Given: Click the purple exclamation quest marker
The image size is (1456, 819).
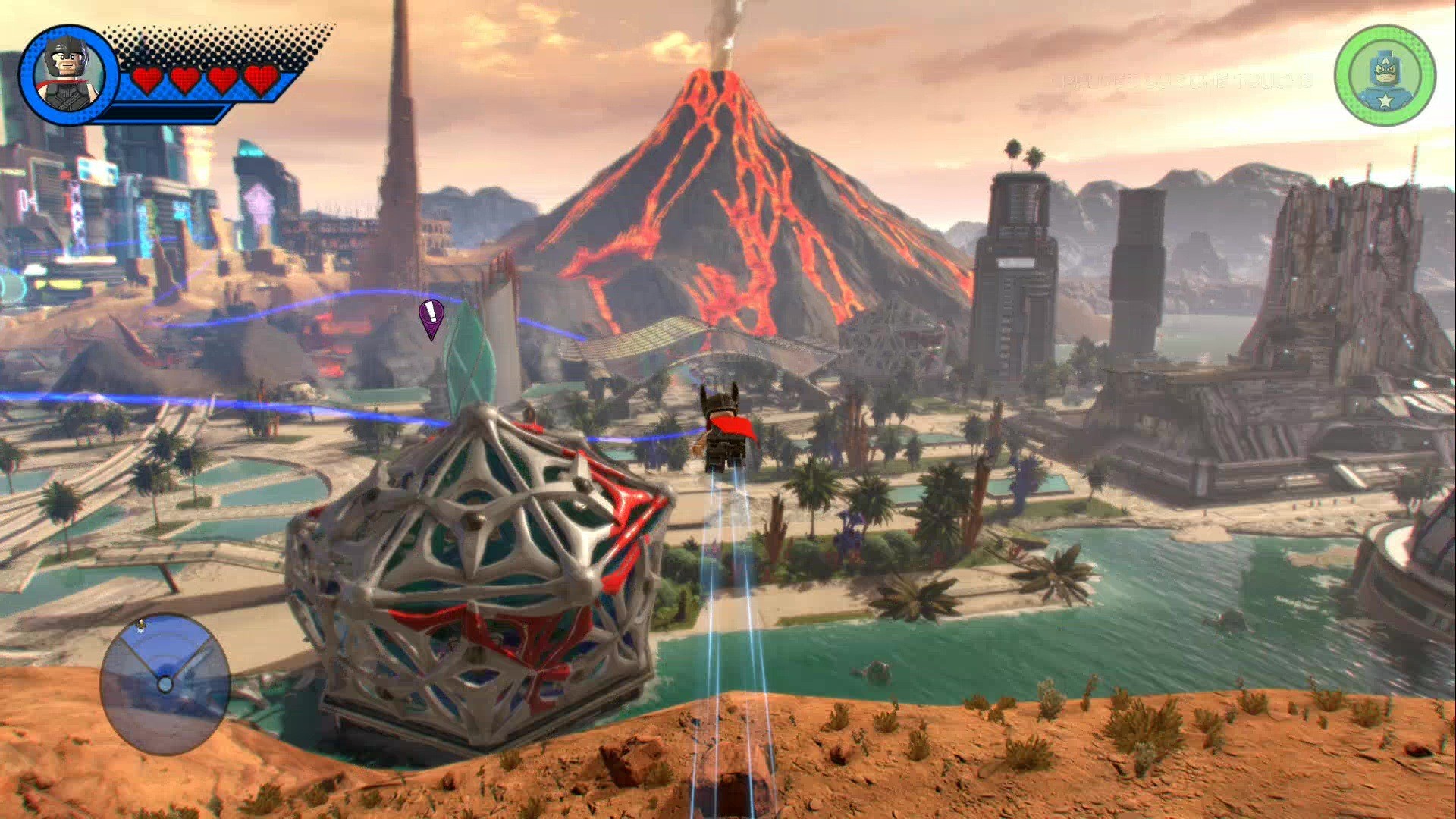Looking at the screenshot, I should pos(431,315).
